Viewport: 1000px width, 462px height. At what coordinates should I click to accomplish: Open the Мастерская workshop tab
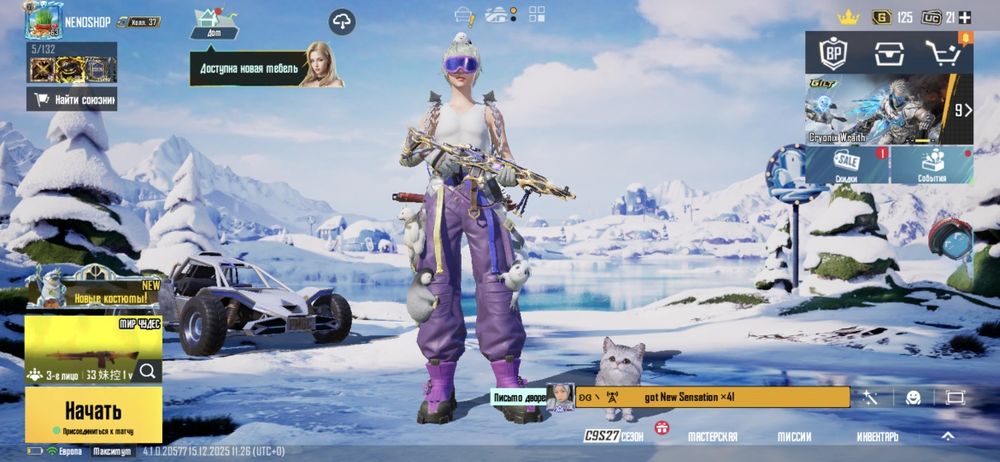click(x=713, y=437)
